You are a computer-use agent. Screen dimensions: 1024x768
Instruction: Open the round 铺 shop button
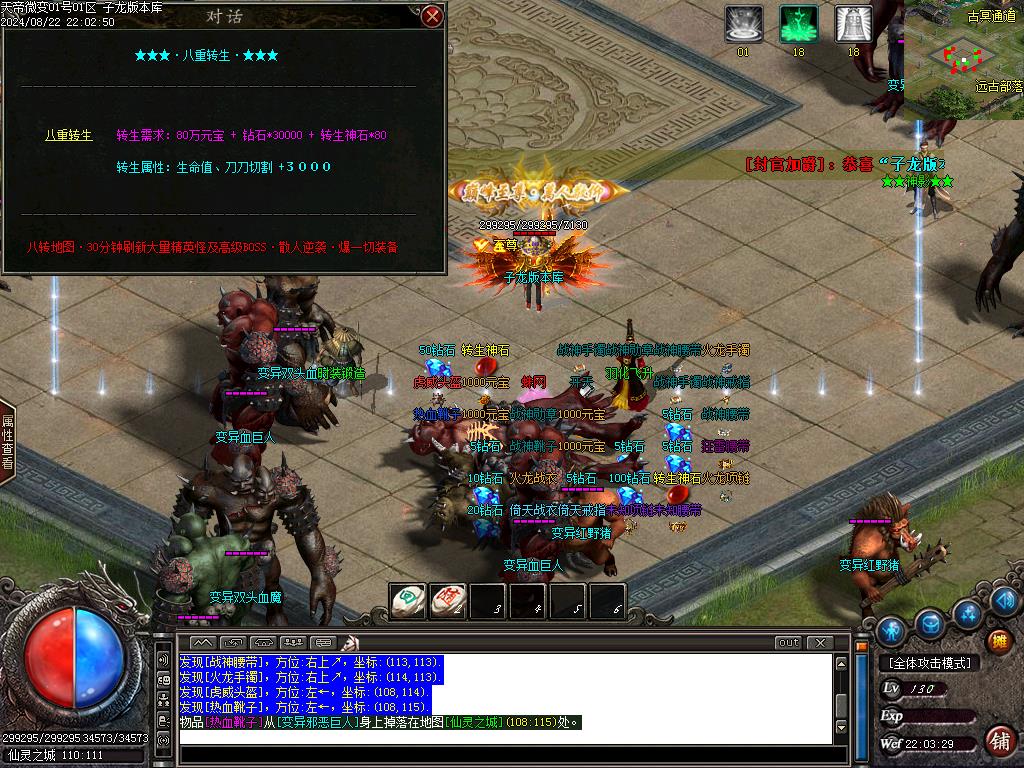998,741
